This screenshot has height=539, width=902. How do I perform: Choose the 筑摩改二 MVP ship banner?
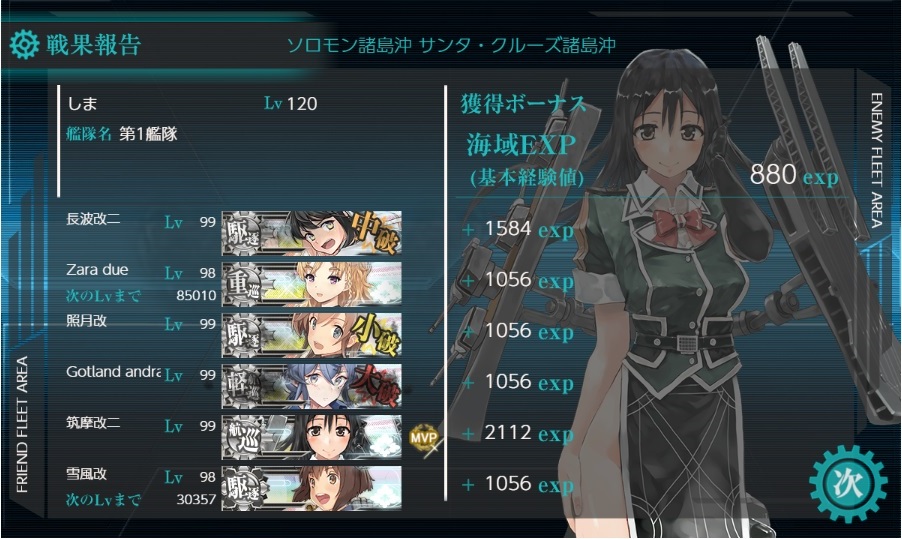click(x=311, y=435)
